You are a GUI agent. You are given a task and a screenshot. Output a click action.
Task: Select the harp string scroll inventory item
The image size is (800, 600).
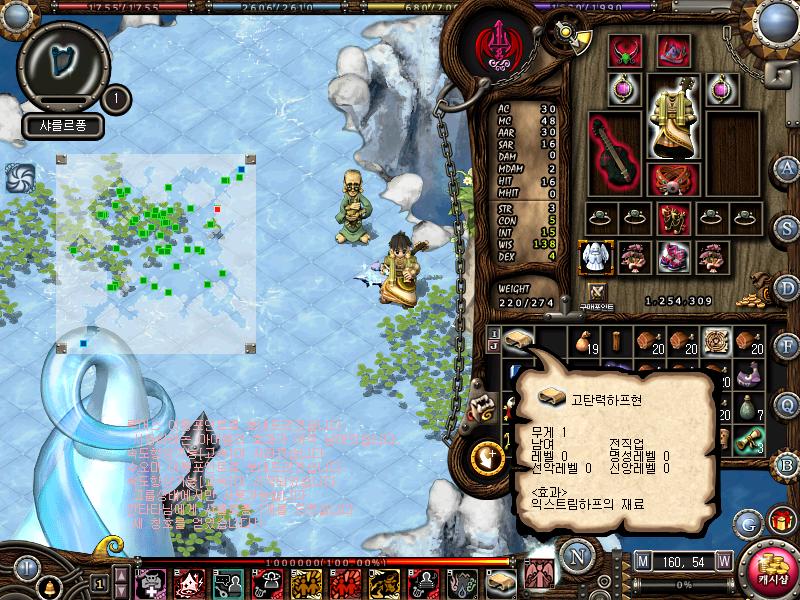pyautogui.click(x=519, y=341)
